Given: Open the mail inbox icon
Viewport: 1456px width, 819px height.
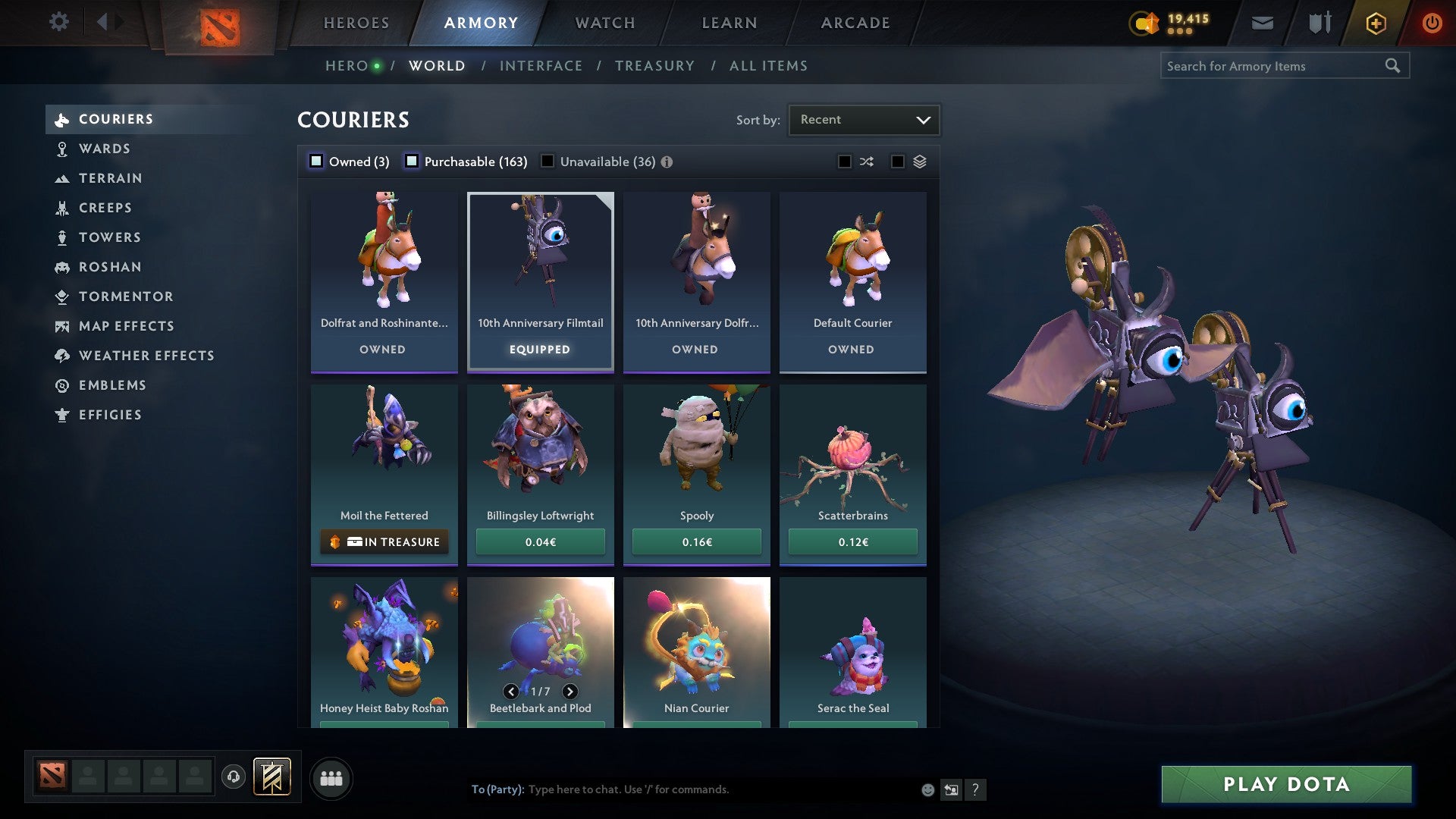Looking at the screenshot, I should tap(1261, 22).
